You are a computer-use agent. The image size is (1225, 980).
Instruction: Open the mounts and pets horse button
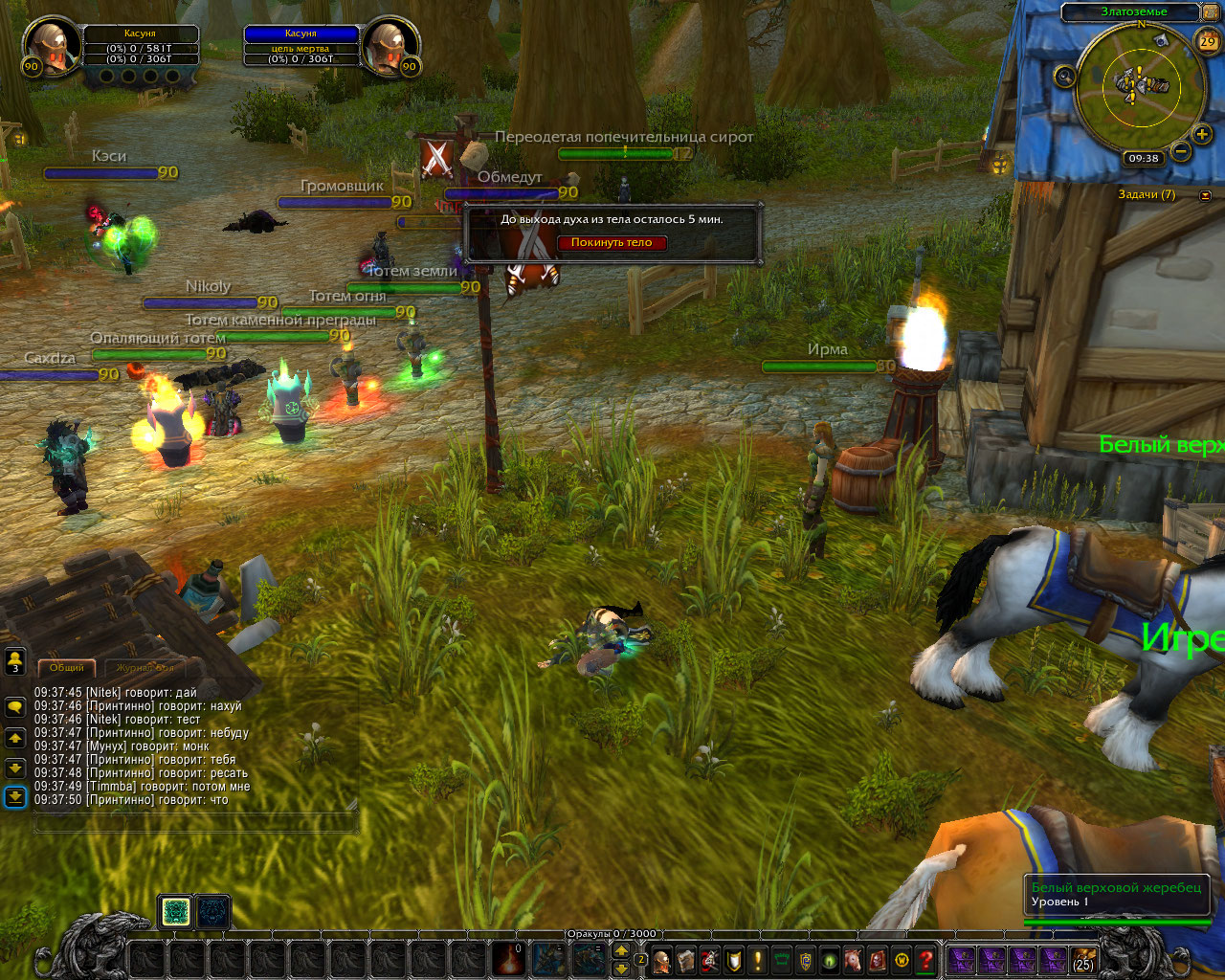(853, 960)
